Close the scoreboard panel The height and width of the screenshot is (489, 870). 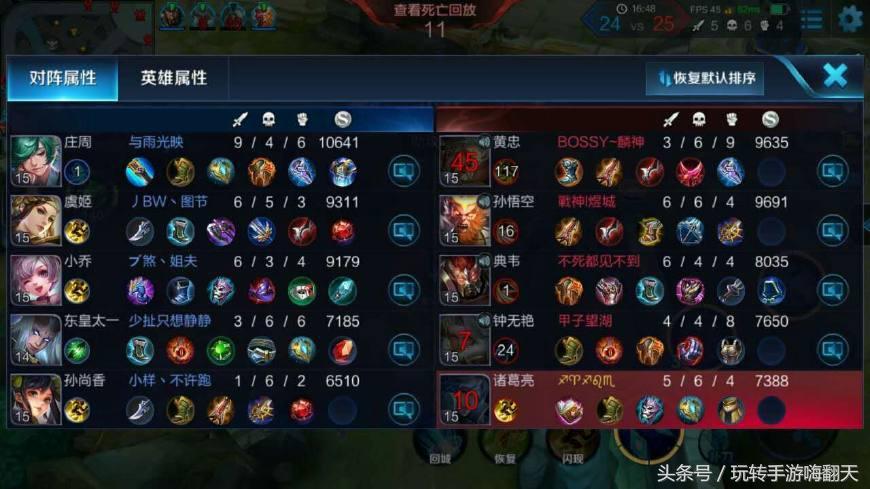tap(835, 75)
